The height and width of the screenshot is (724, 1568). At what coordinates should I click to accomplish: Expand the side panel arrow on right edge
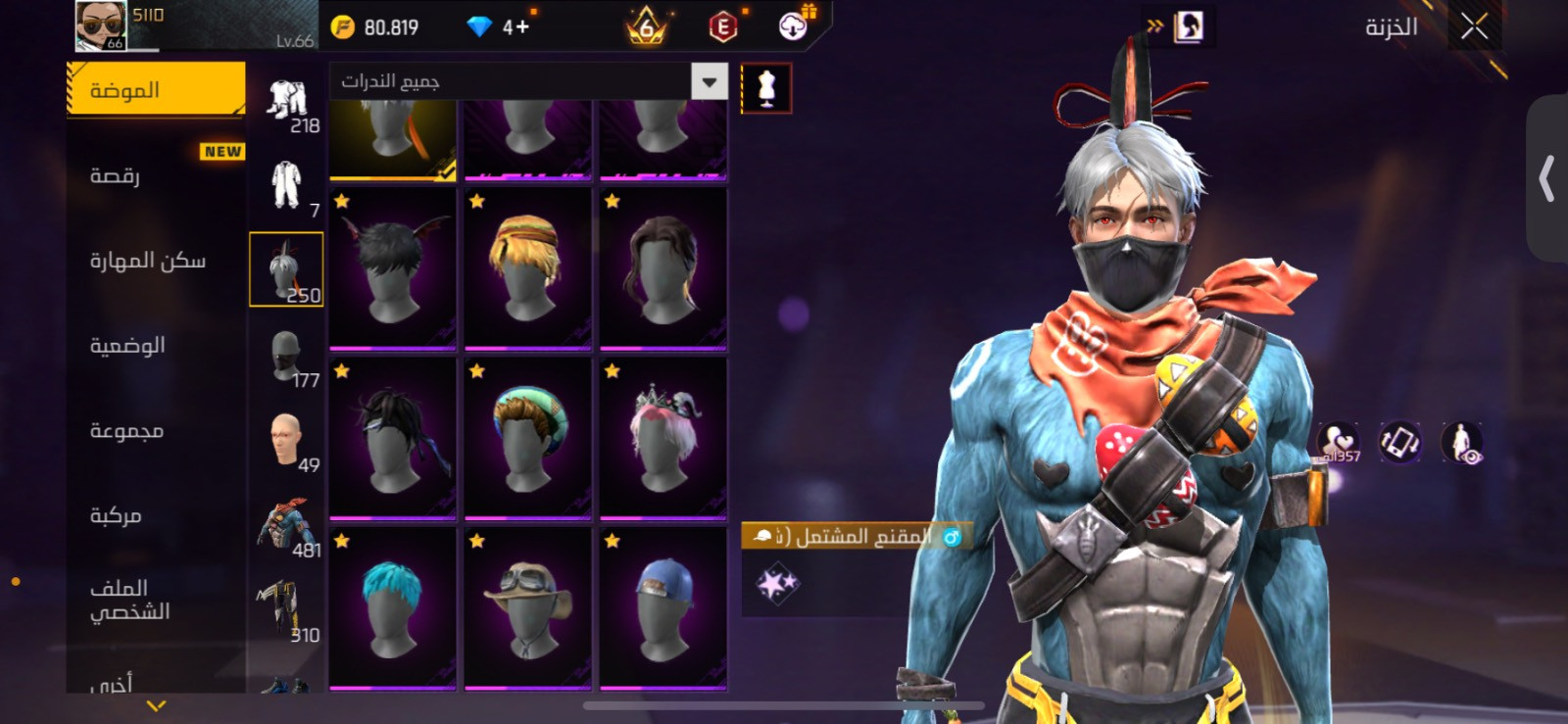[x=1547, y=178]
